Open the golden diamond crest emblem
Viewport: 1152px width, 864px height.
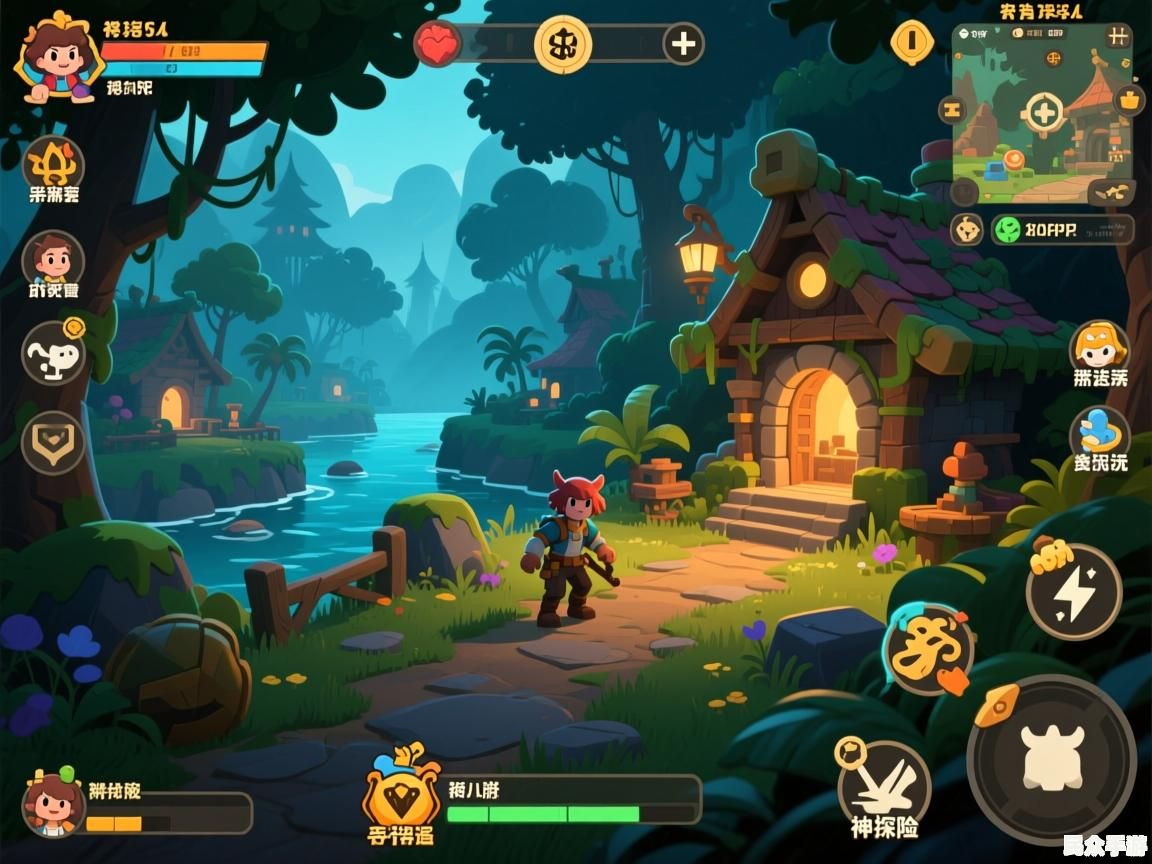(401, 790)
